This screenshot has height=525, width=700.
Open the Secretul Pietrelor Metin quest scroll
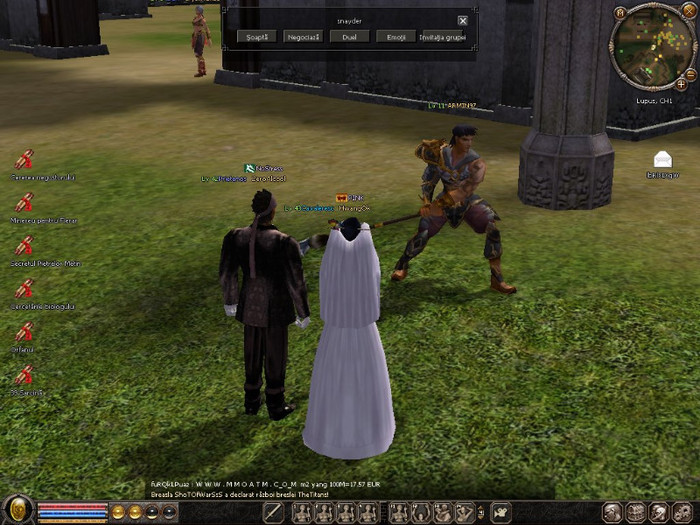24,246
